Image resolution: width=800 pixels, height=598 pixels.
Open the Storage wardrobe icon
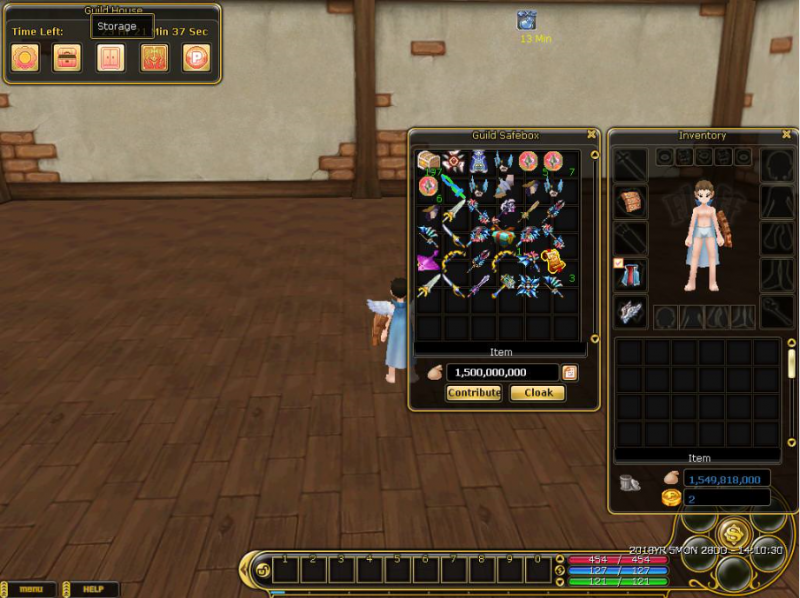110,57
